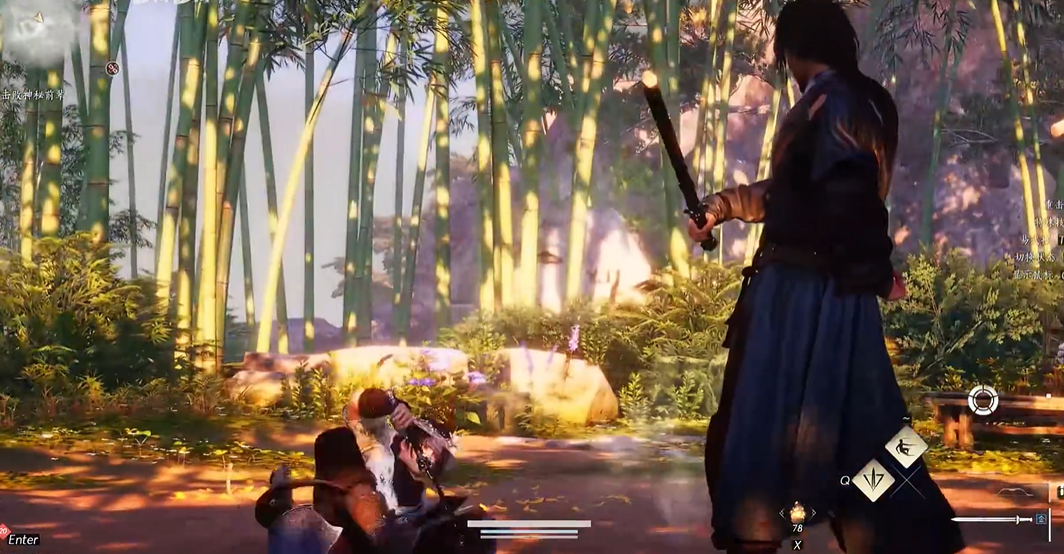Screen dimensions: 1064x554
Task: Click the red diamond notification badge
Action: coord(4,531)
